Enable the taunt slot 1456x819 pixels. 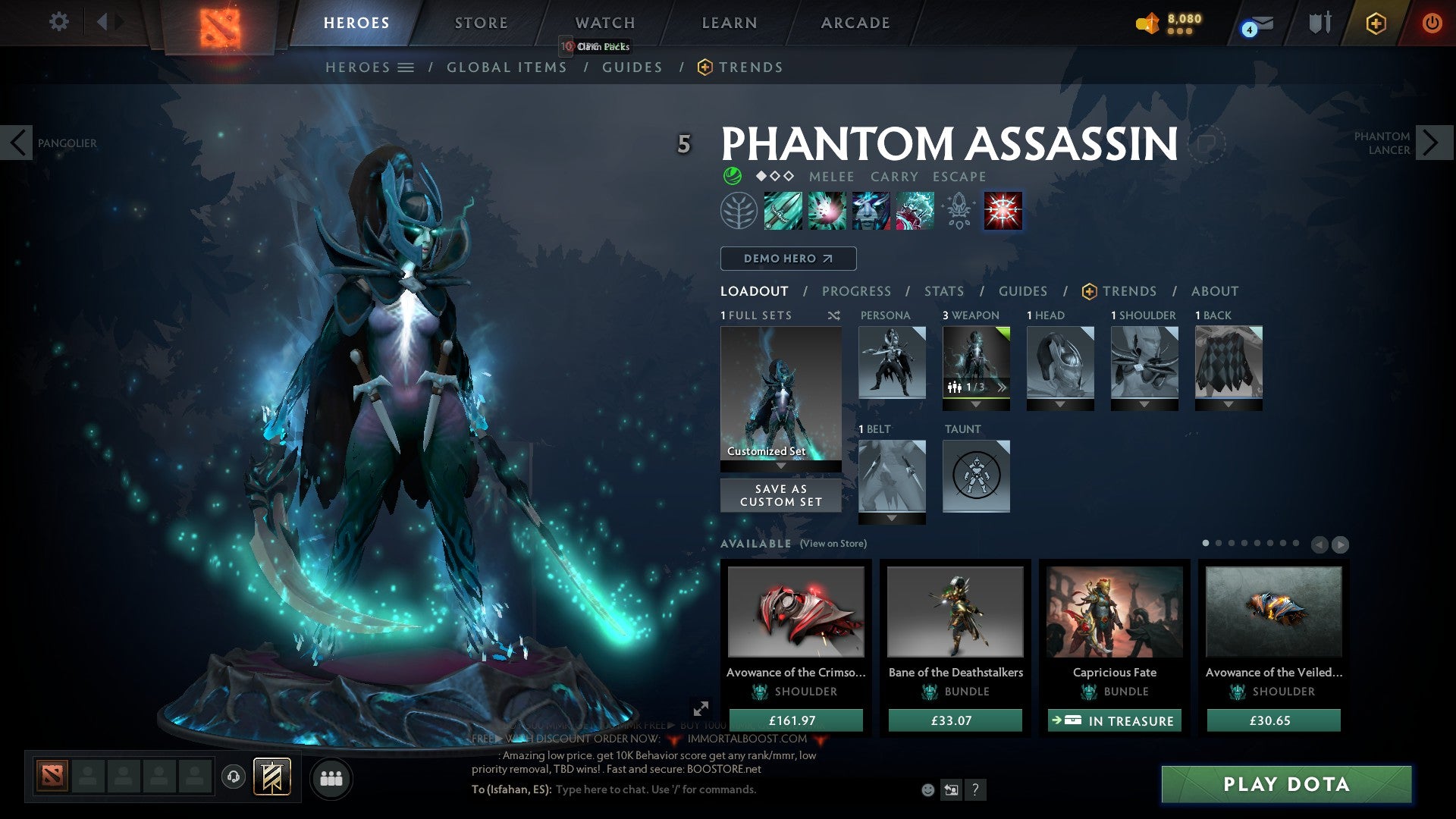[x=976, y=476]
